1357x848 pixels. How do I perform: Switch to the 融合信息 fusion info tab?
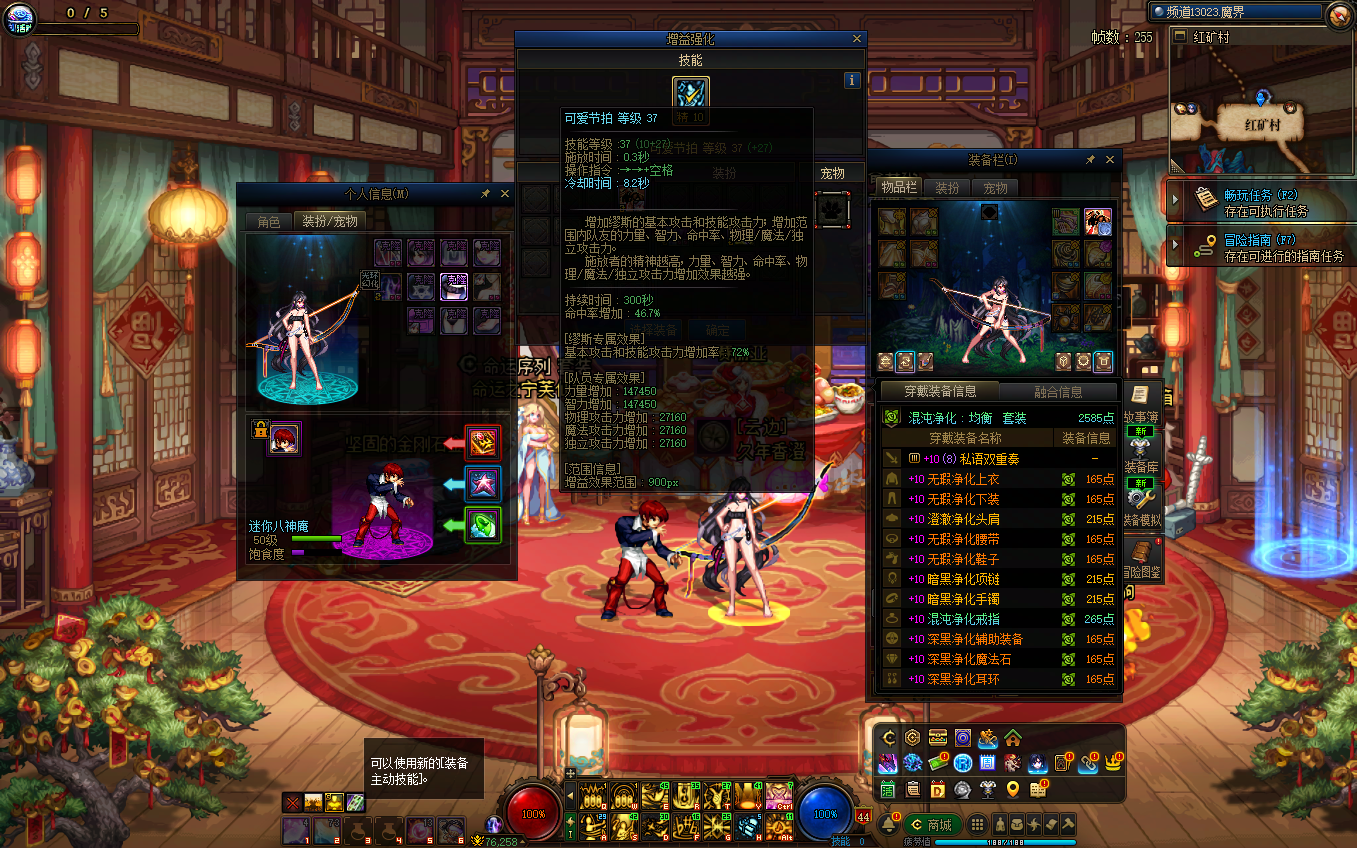[1059, 392]
